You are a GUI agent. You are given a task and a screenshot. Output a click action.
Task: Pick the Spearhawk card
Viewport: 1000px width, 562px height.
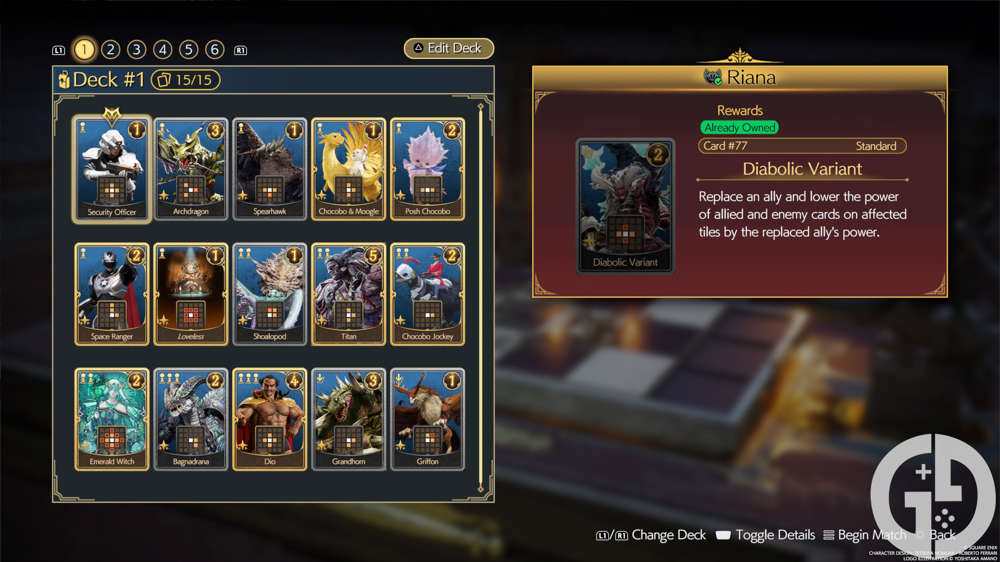(x=270, y=169)
